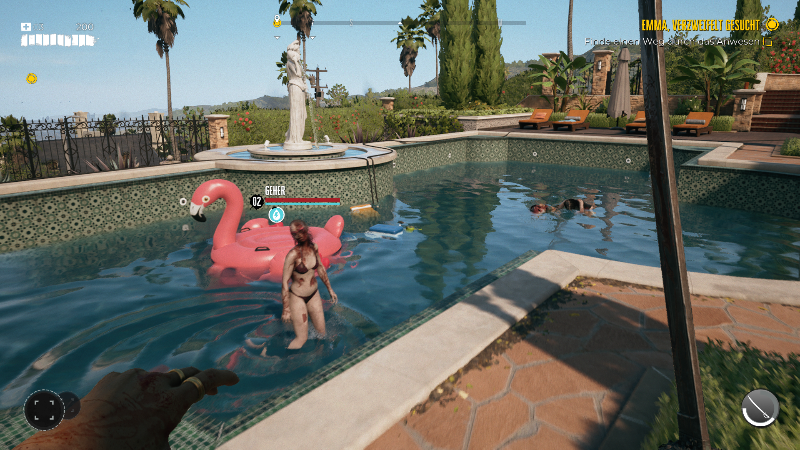800x450 pixels.
Task: Click the yellow quest marker icon beside the quest title
Action: [770, 23]
